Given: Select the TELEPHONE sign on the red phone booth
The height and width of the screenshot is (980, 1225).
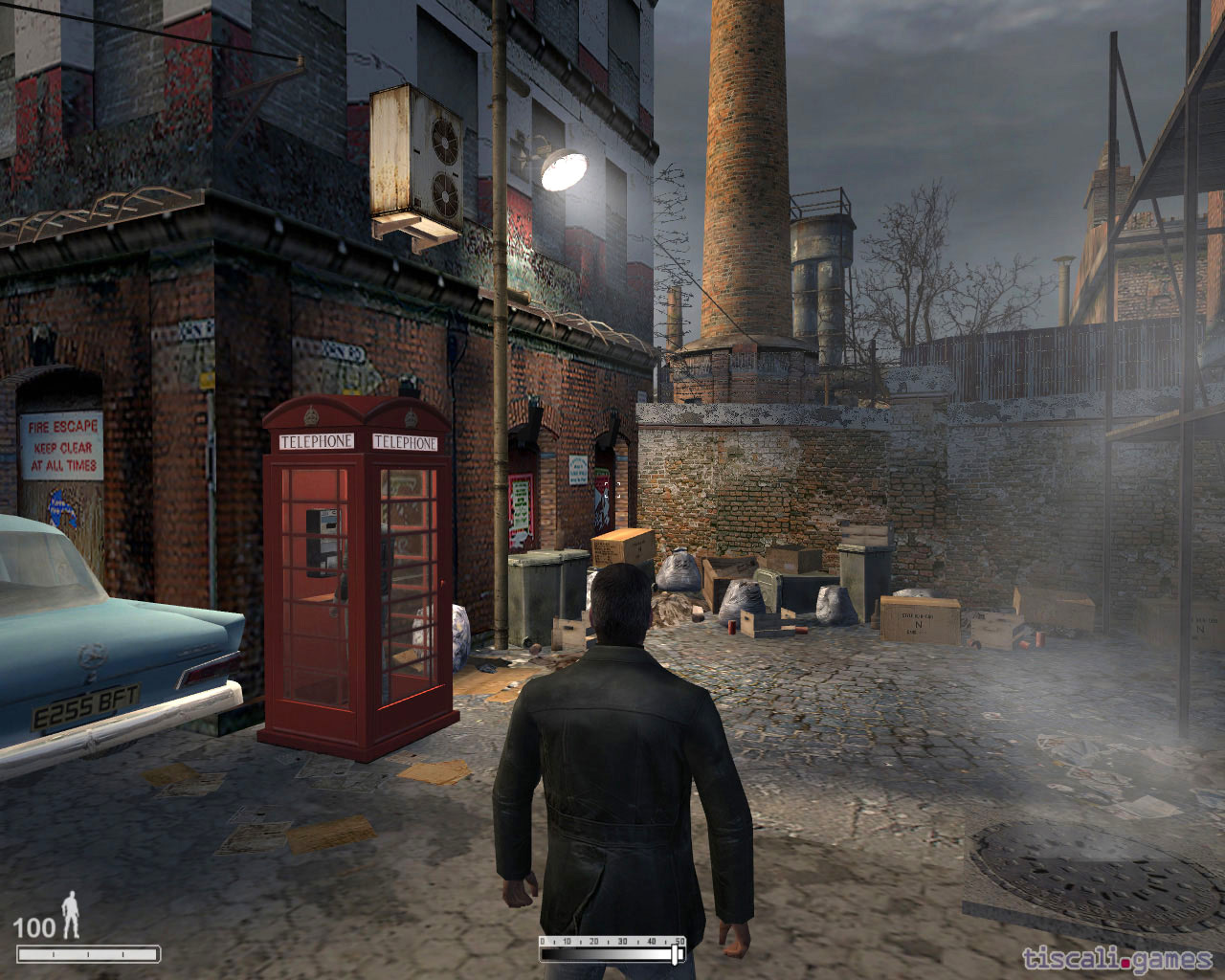Looking at the screenshot, I should click(316, 443).
